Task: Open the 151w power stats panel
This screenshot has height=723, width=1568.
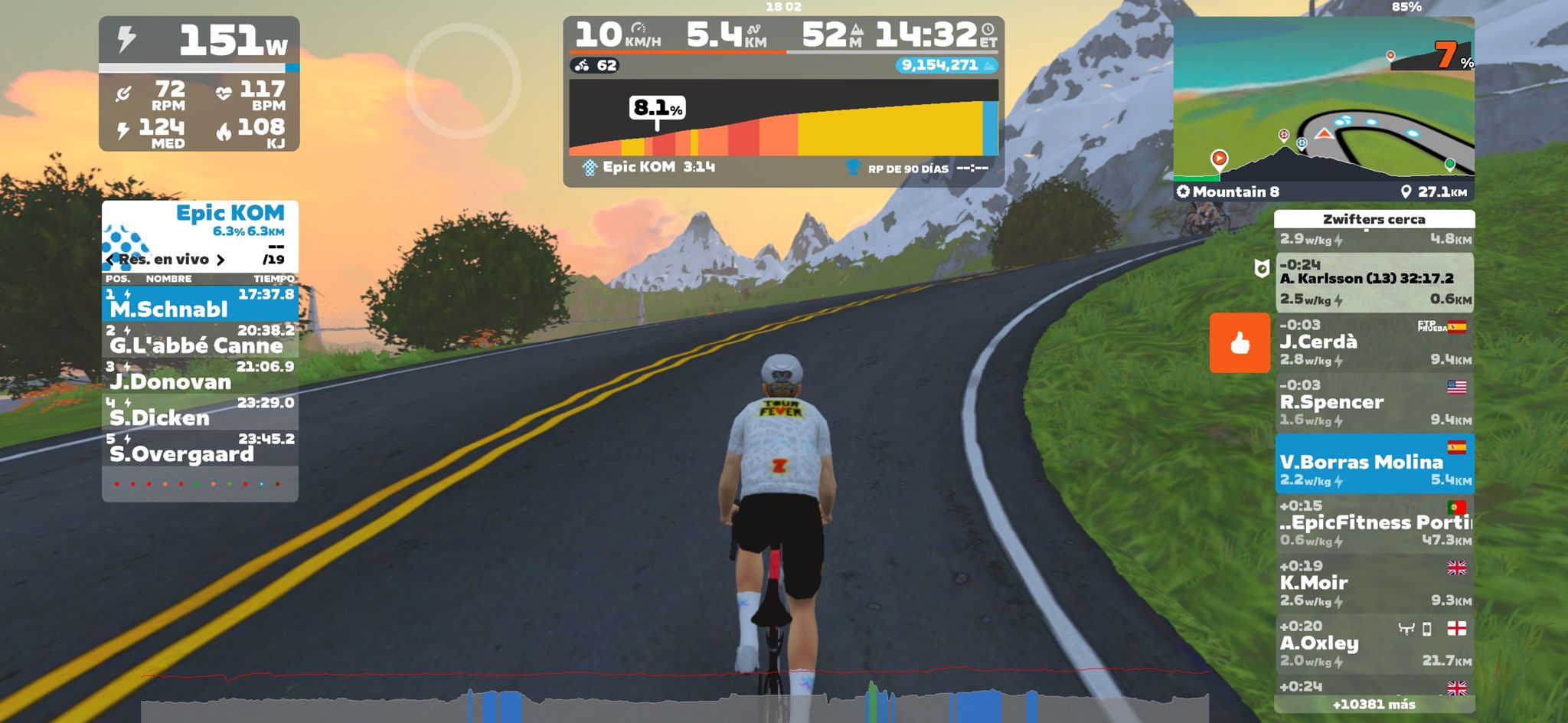Action: 199,83
